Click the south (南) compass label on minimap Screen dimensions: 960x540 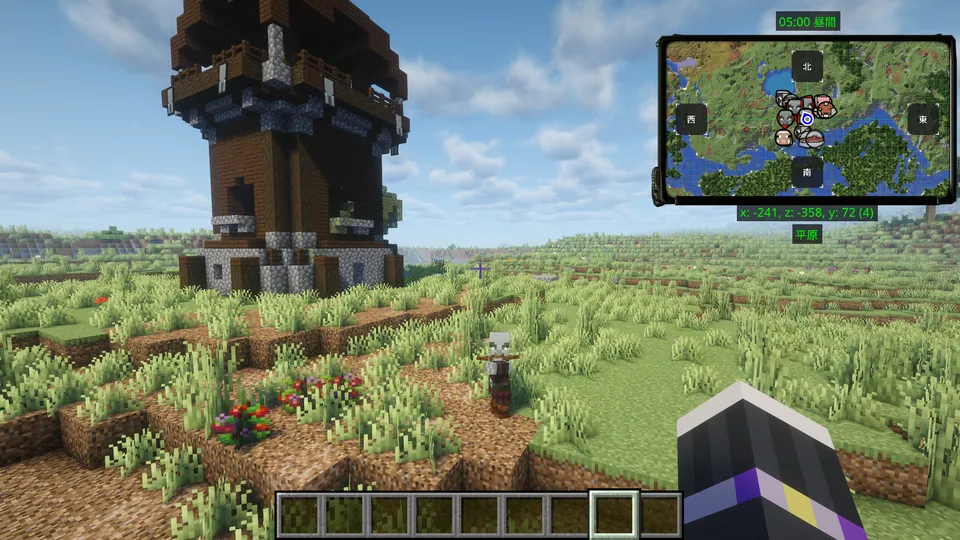coord(806,172)
